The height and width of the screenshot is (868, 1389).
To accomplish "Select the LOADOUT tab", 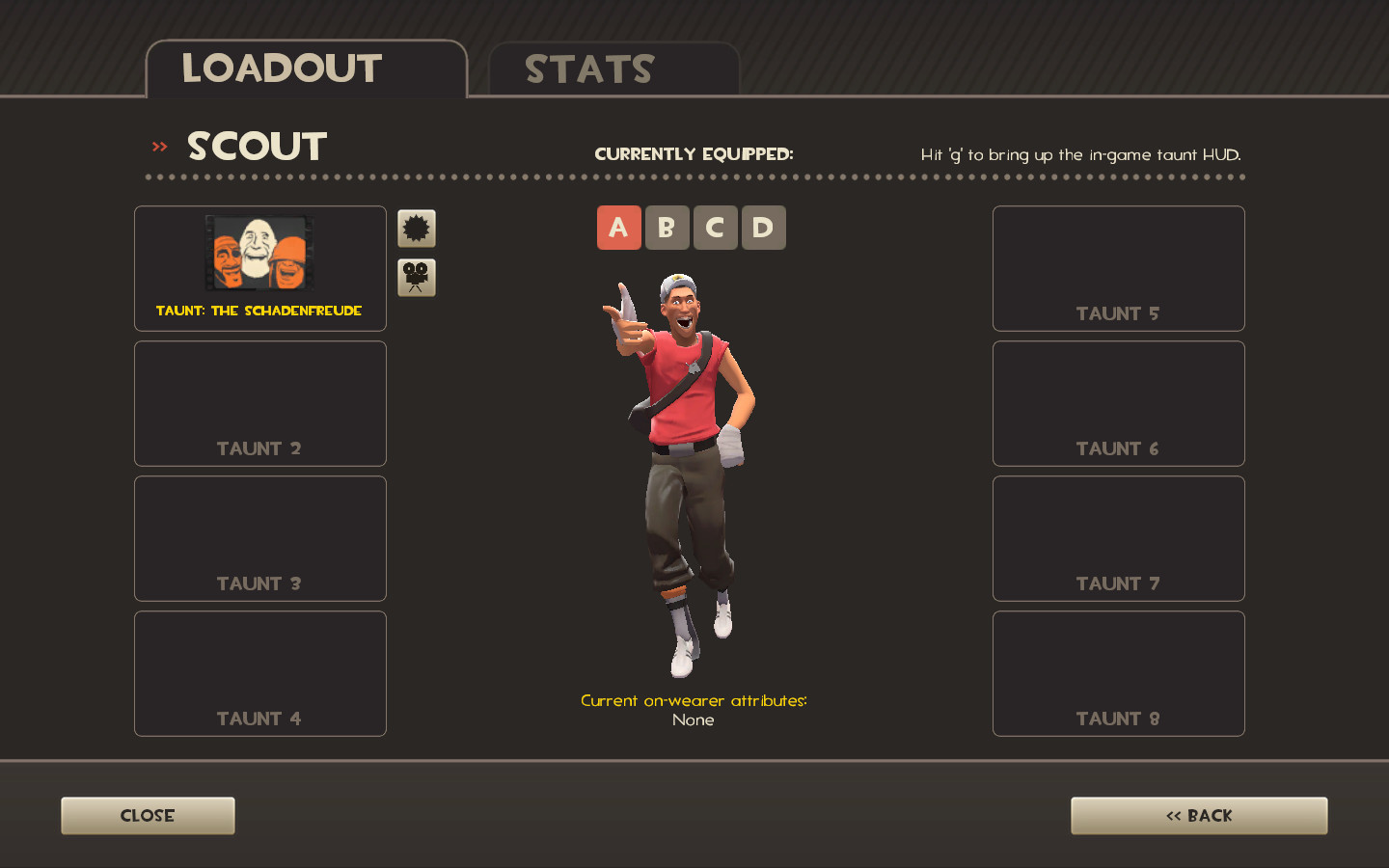I will pyautogui.click(x=282, y=68).
